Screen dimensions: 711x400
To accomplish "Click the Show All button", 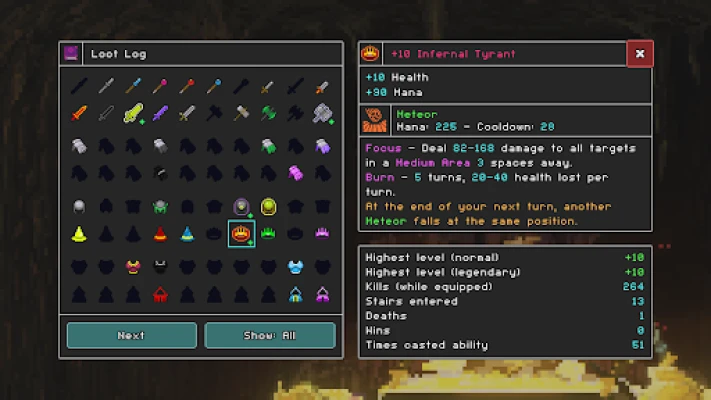I will [x=269, y=335].
